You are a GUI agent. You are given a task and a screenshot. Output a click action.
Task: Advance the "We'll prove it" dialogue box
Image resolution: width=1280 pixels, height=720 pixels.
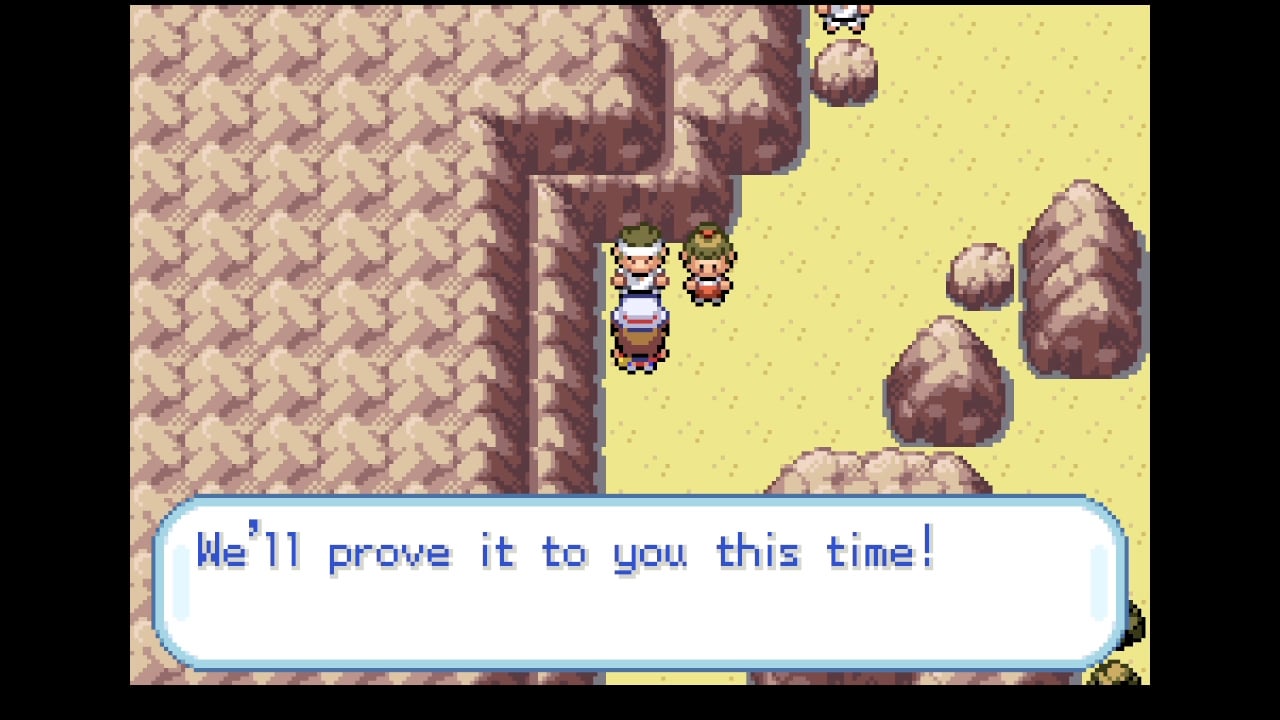pyautogui.click(x=640, y=582)
